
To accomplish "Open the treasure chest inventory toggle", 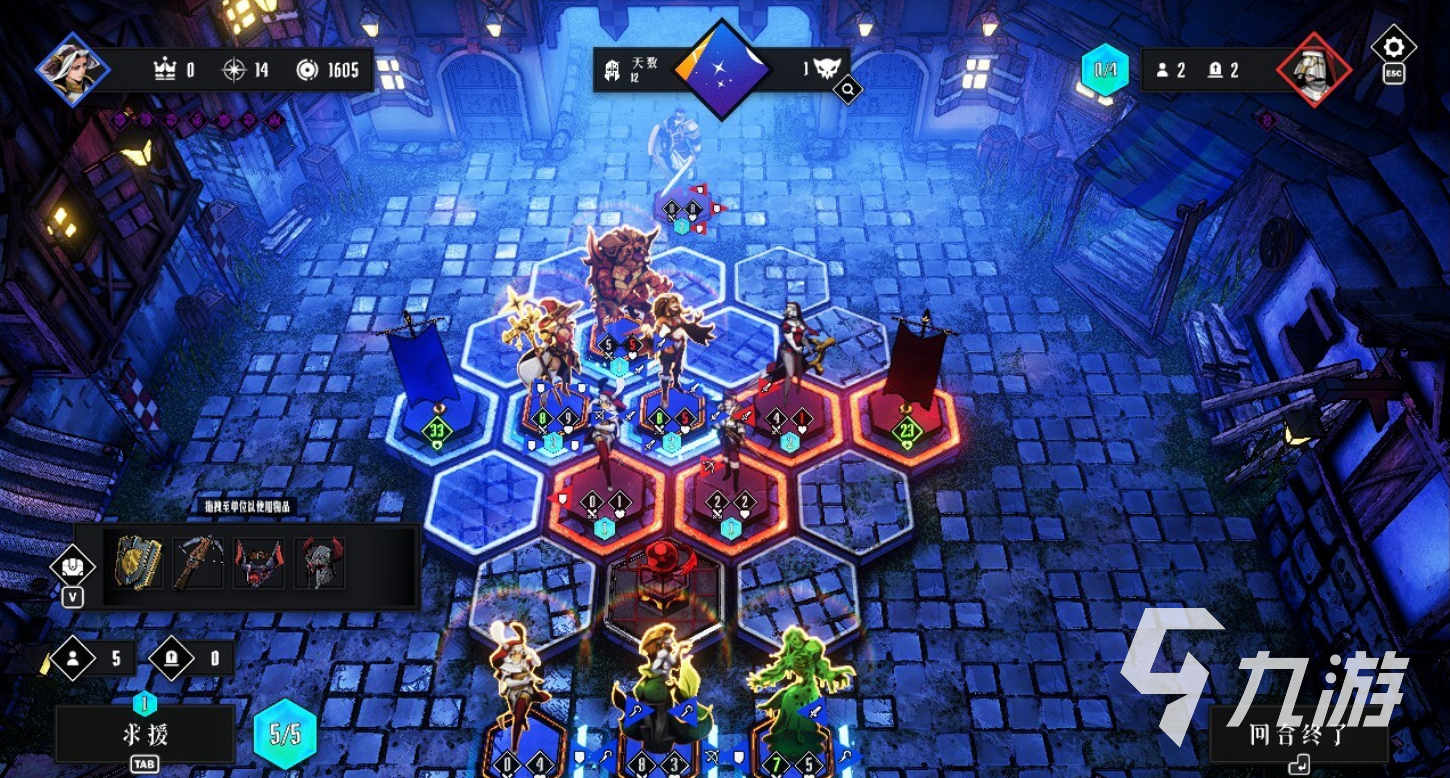I will point(73,567).
